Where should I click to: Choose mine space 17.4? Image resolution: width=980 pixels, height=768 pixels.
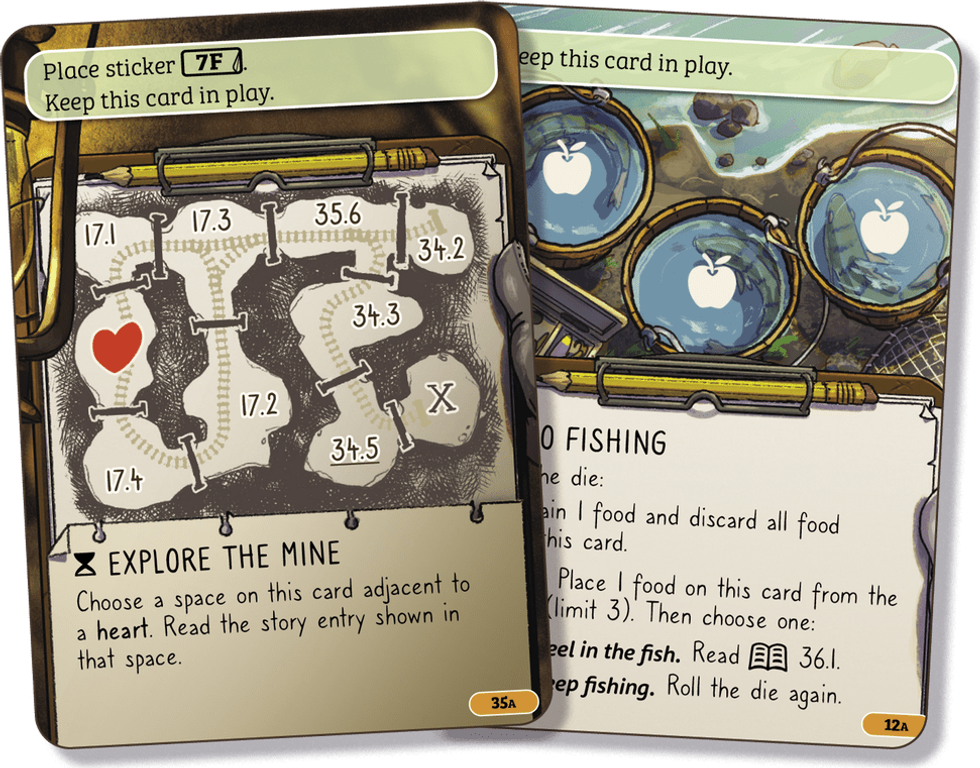(x=123, y=480)
